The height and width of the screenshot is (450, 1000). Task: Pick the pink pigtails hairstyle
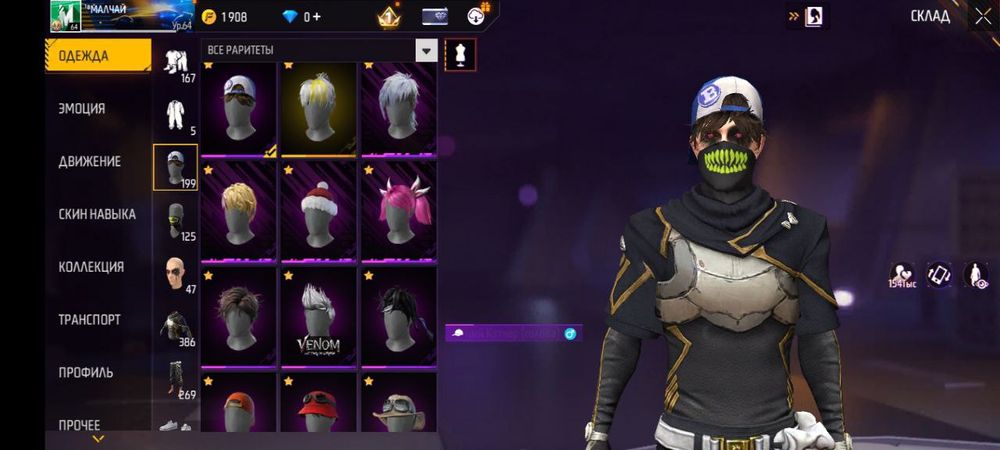(398, 212)
